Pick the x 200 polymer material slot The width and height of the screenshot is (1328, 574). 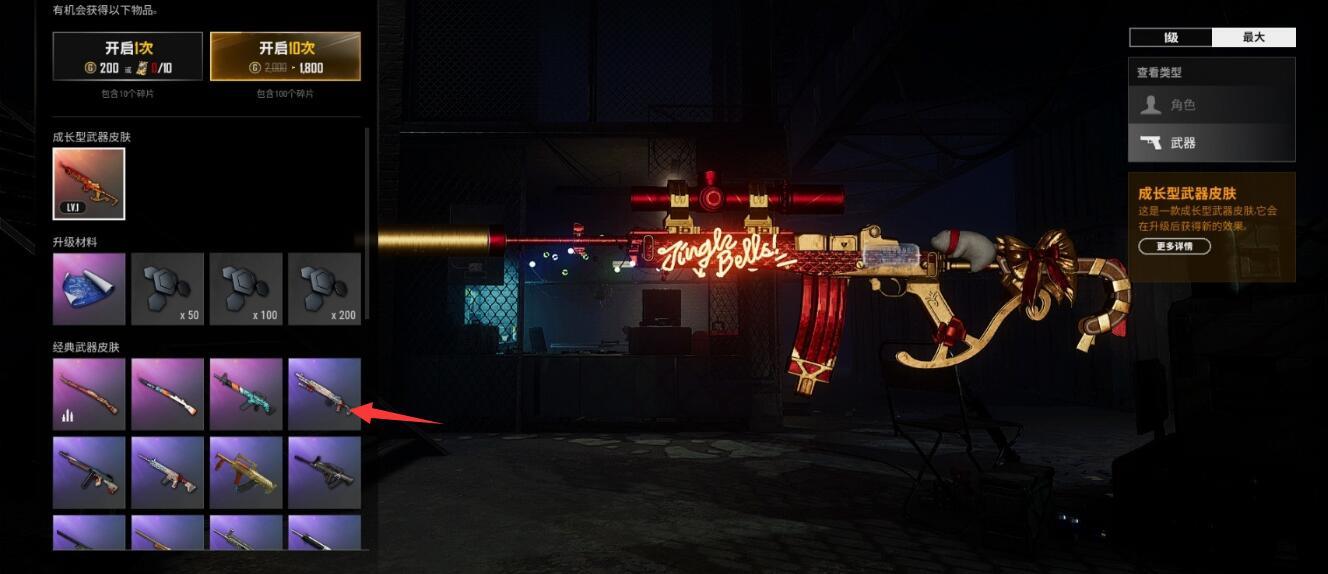(324, 289)
